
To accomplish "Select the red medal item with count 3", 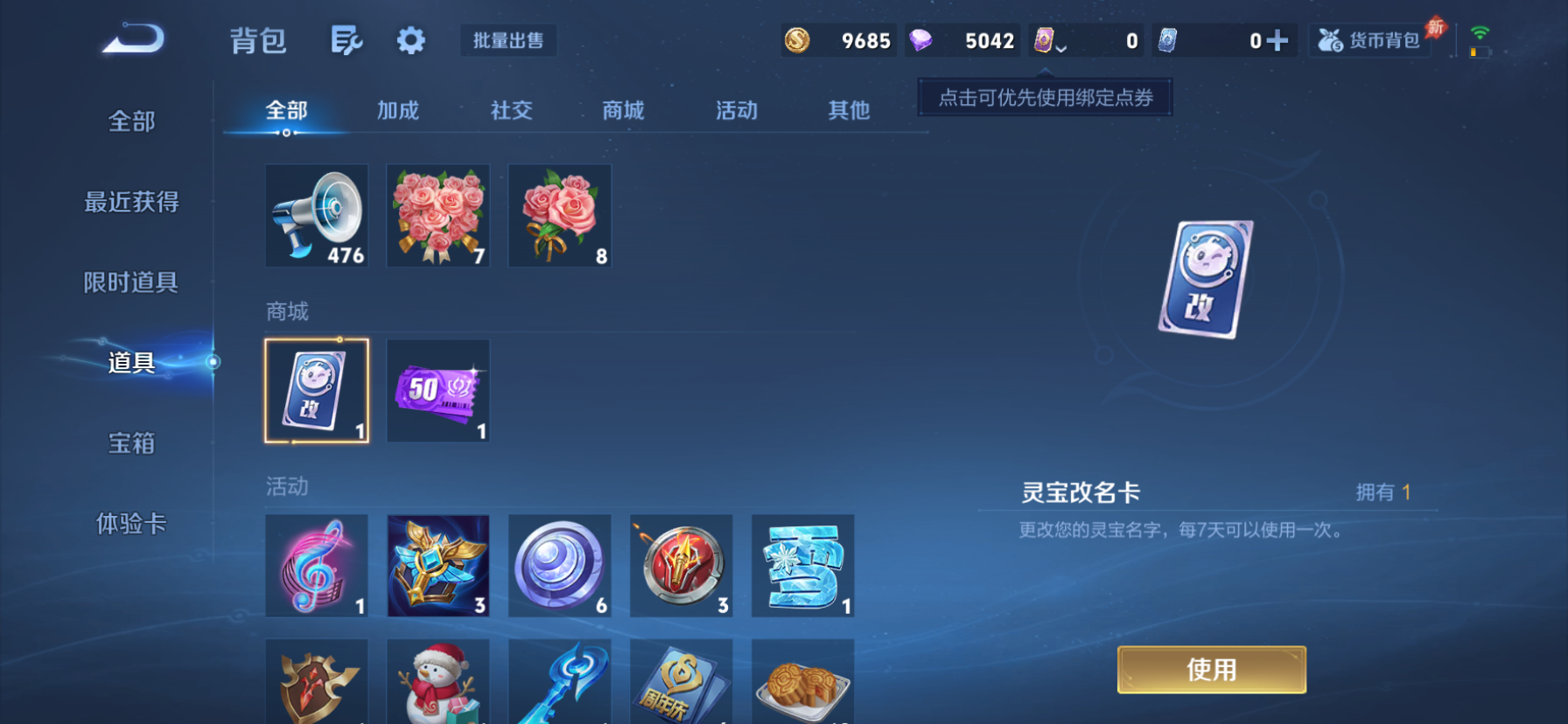I will (681, 565).
